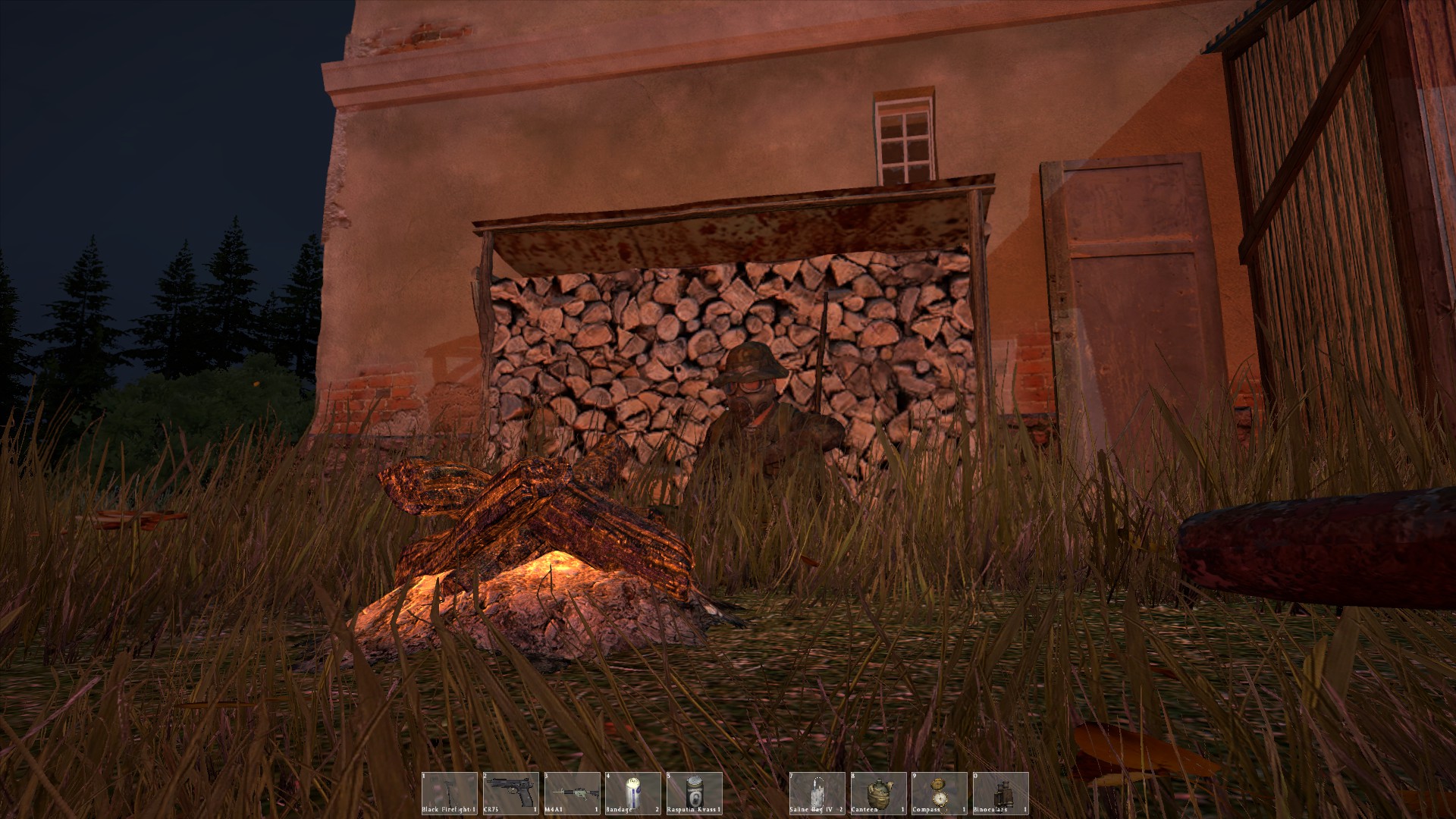The image size is (1456, 819).
Task: Select the Black Firefighter Axe hotbar slot
Action: [450, 793]
